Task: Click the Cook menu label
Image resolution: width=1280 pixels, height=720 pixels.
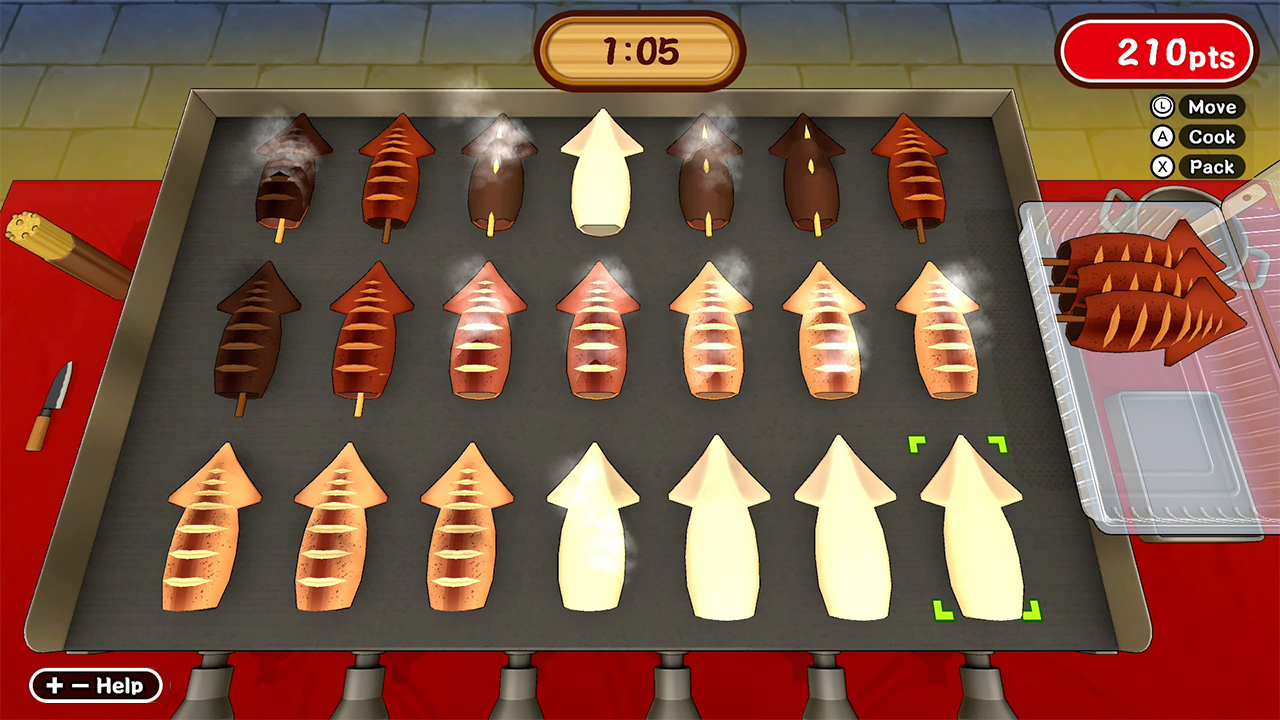Action: (x=1213, y=137)
